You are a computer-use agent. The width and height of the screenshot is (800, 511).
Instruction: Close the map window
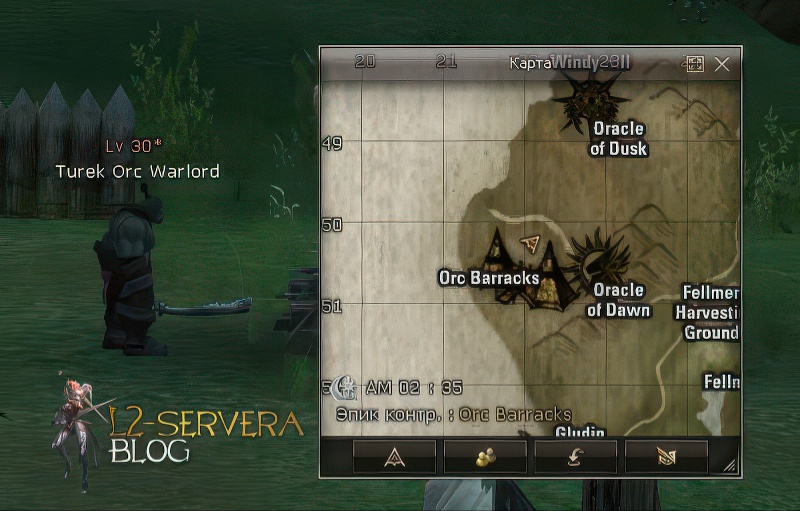722,64
